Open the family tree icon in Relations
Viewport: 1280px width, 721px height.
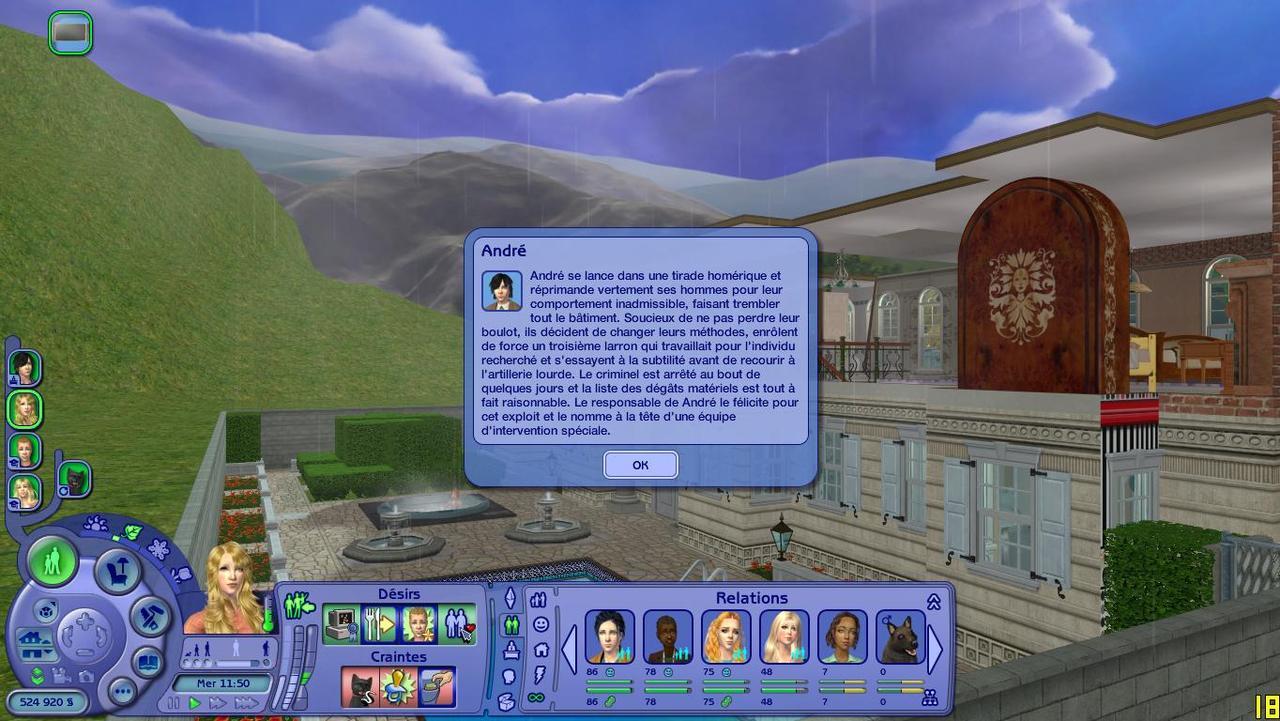(x=930, y=697)
